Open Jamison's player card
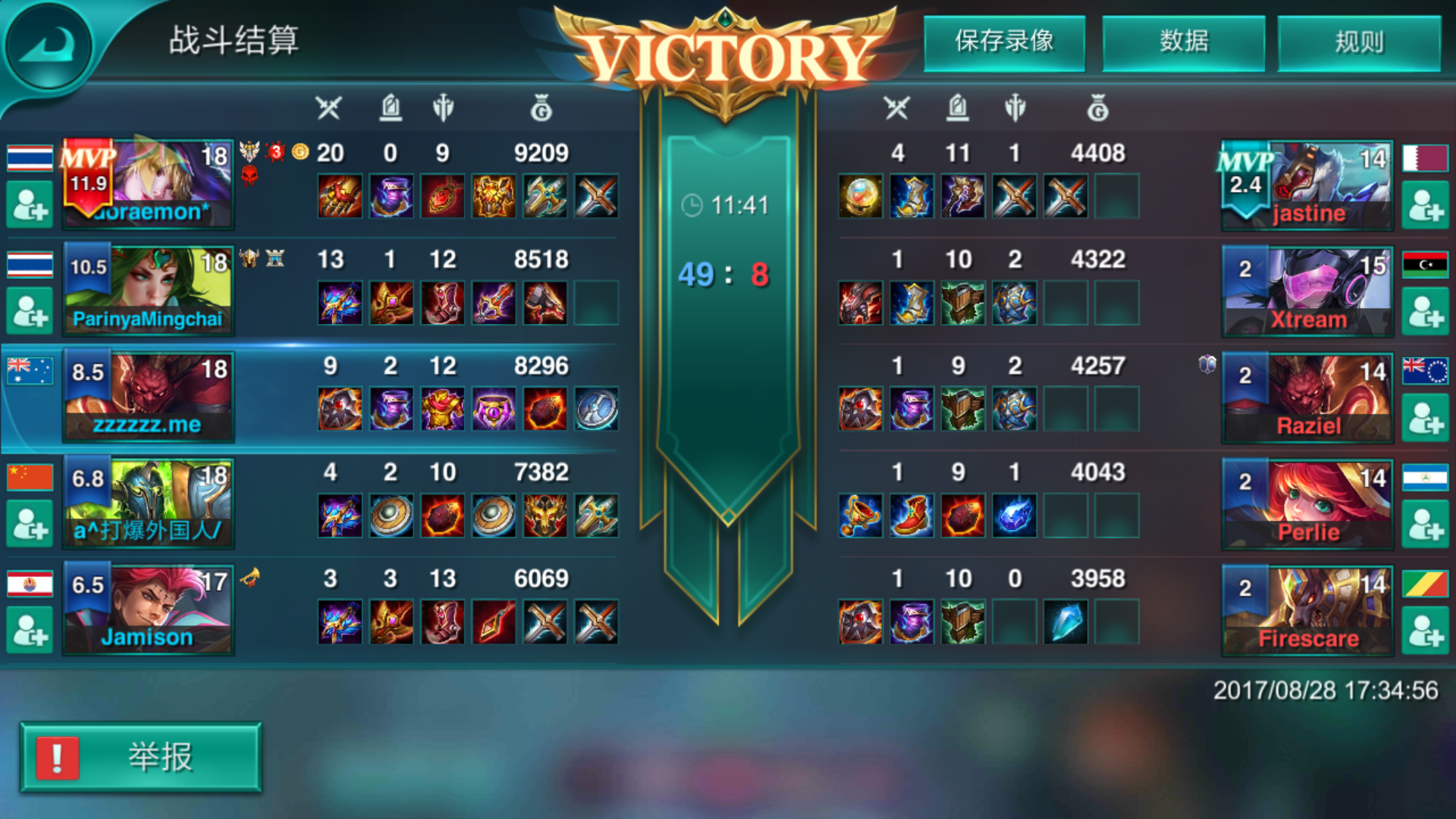 tap(148, 608)
